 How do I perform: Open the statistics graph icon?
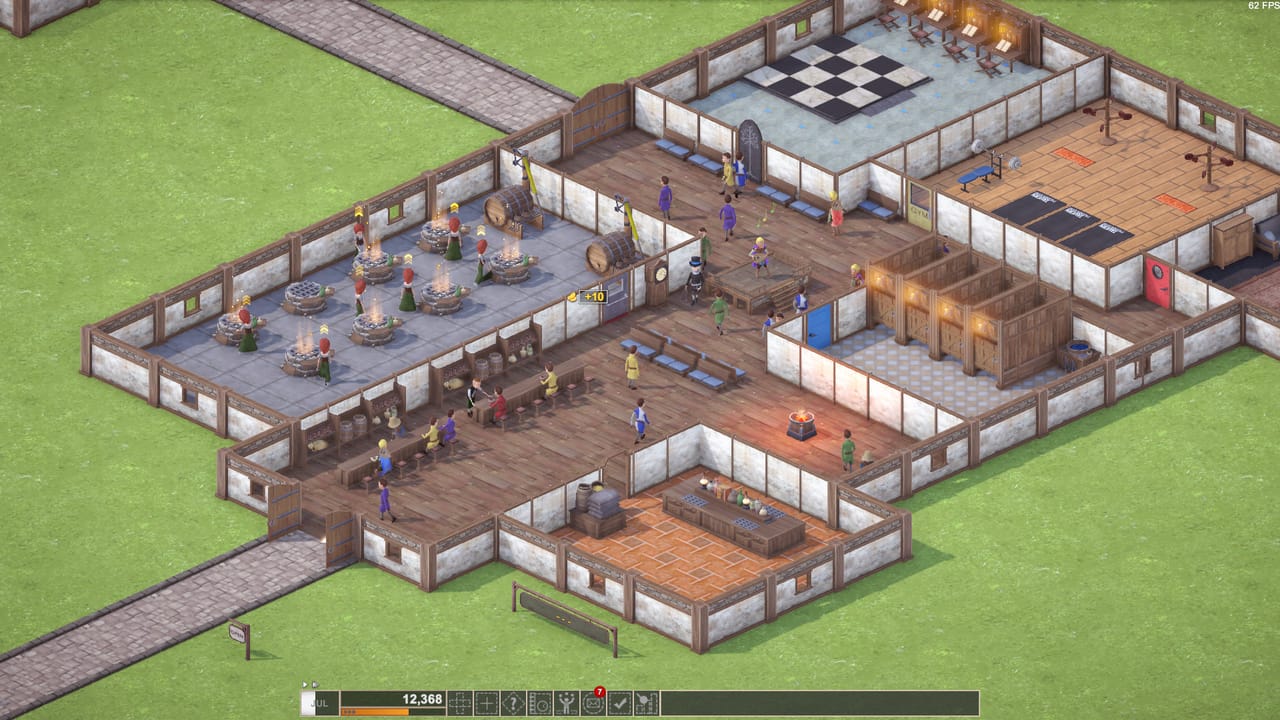tap(646, 701)
